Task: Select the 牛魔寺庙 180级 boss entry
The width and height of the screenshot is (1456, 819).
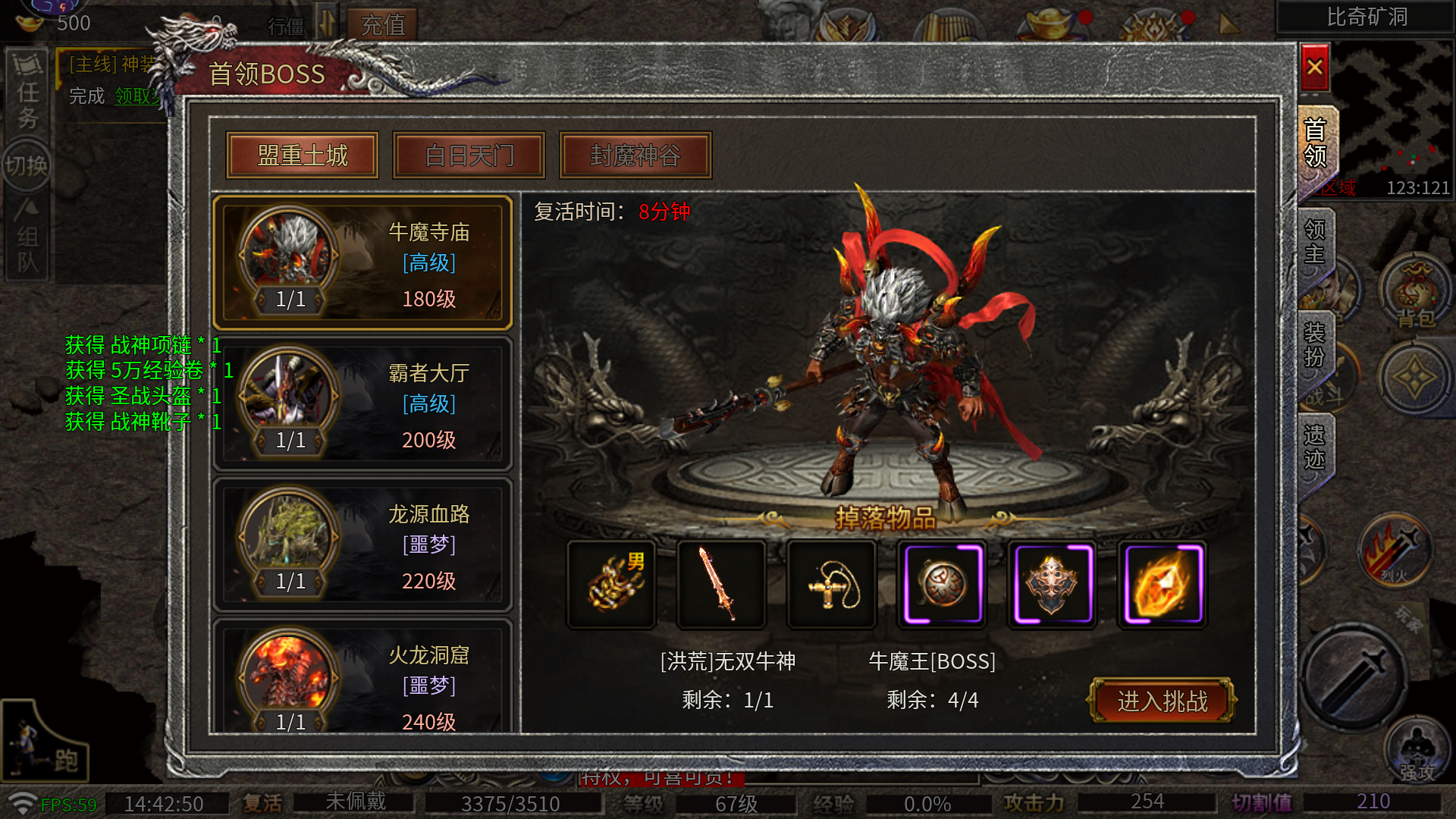Action: click(x=362, y=263)
